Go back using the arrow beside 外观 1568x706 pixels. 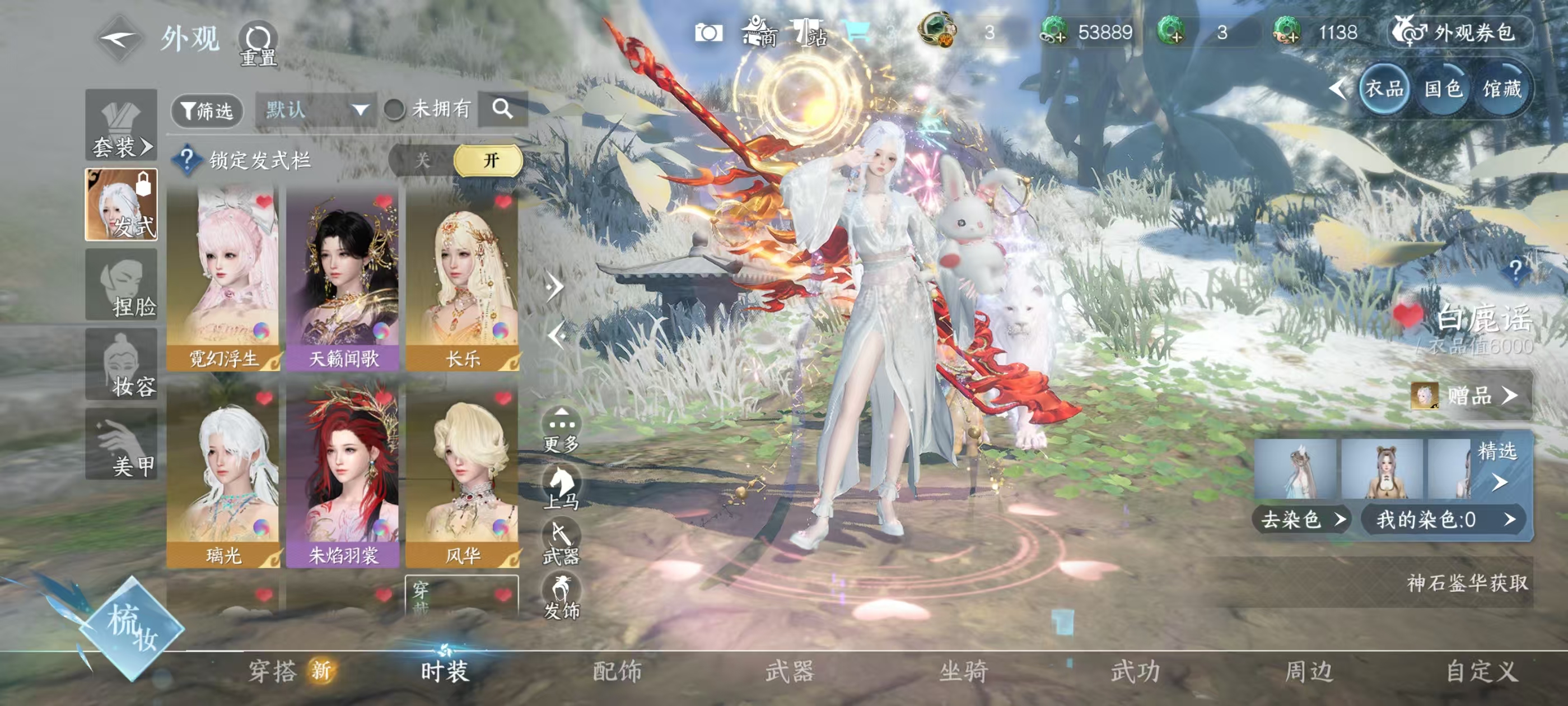tap(120, 40)
